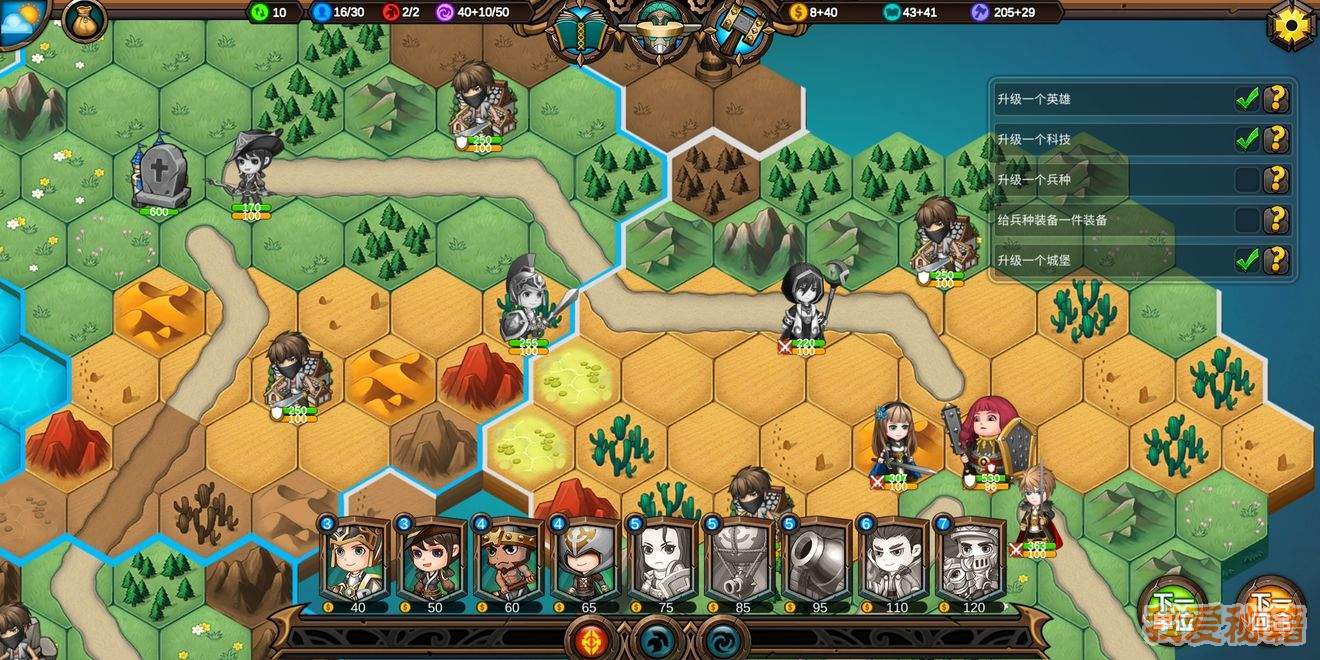Open the winged helmet hero icon
The height and width of the screenshot is (660, 1320).
(661, 28)
